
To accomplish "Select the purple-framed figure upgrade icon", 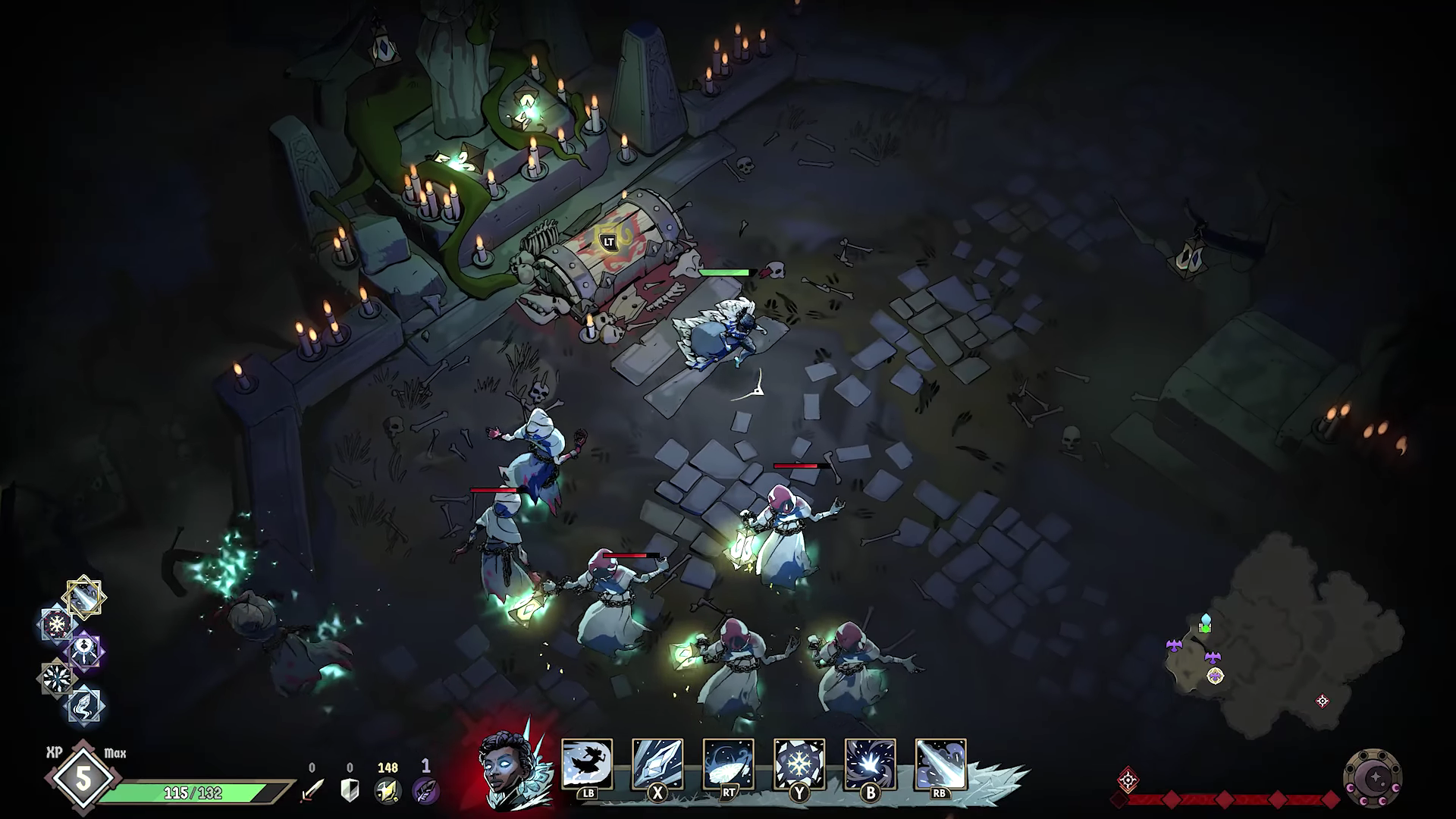I will tap(85, 651).
